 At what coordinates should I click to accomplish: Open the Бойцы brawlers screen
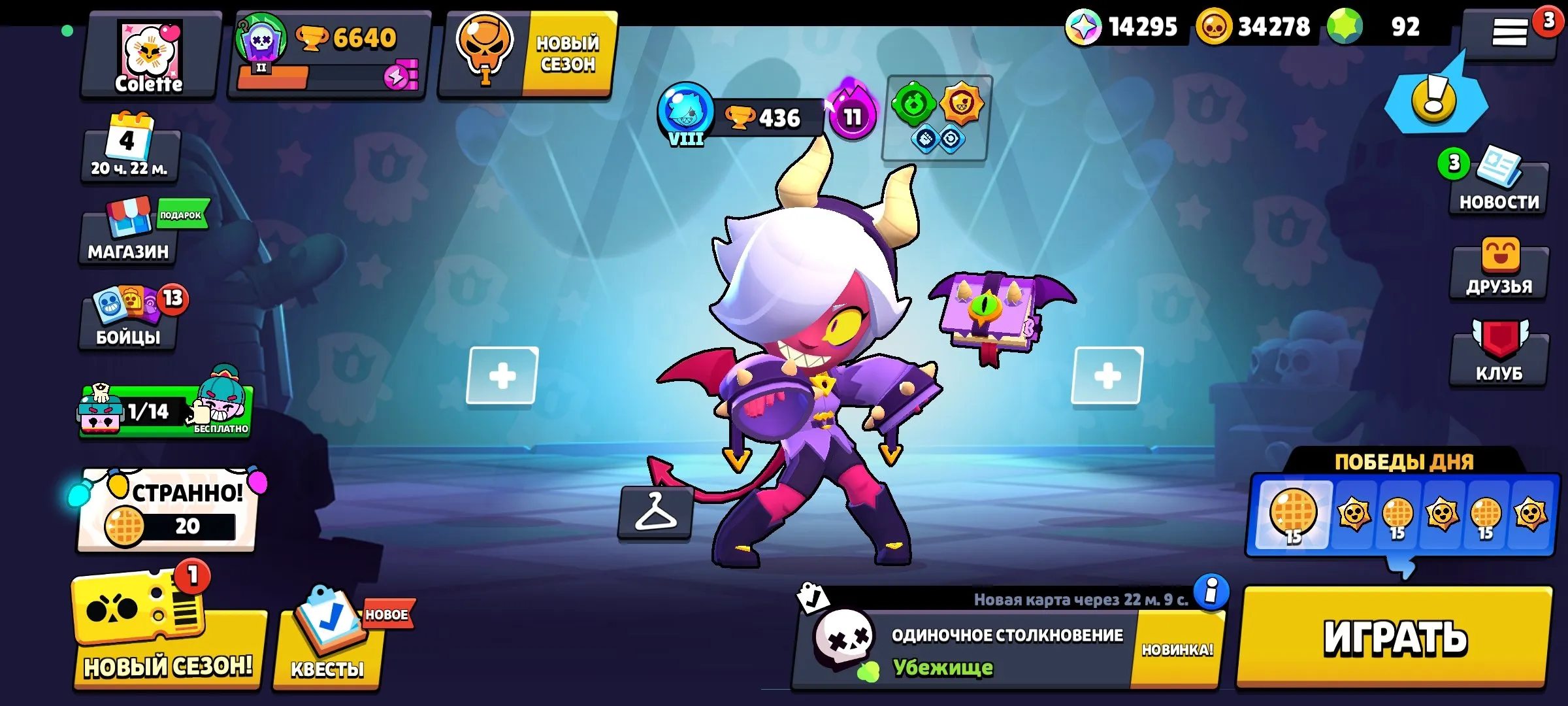(x=127, y=330)
